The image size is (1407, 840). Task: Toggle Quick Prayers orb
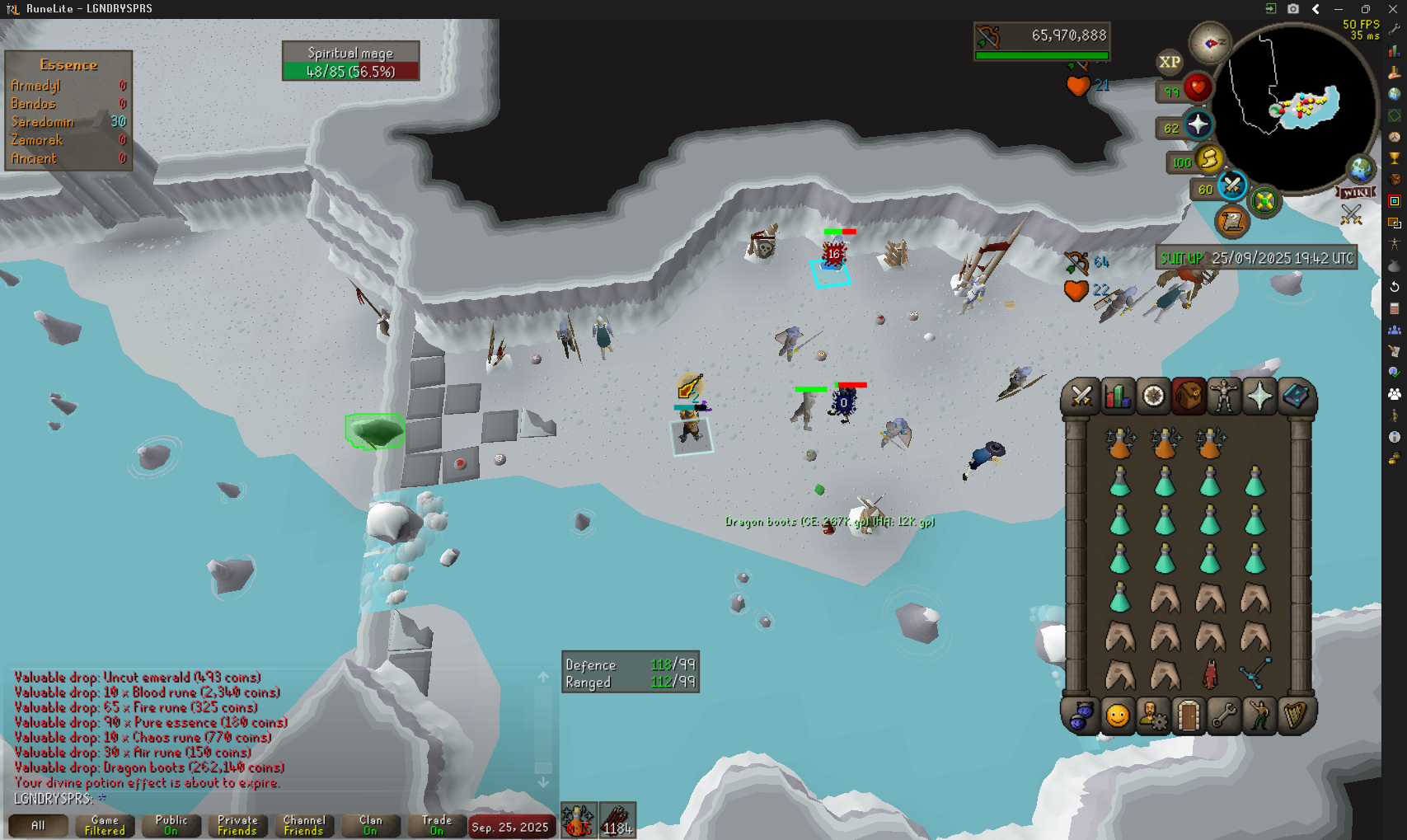pos(1198,125)
